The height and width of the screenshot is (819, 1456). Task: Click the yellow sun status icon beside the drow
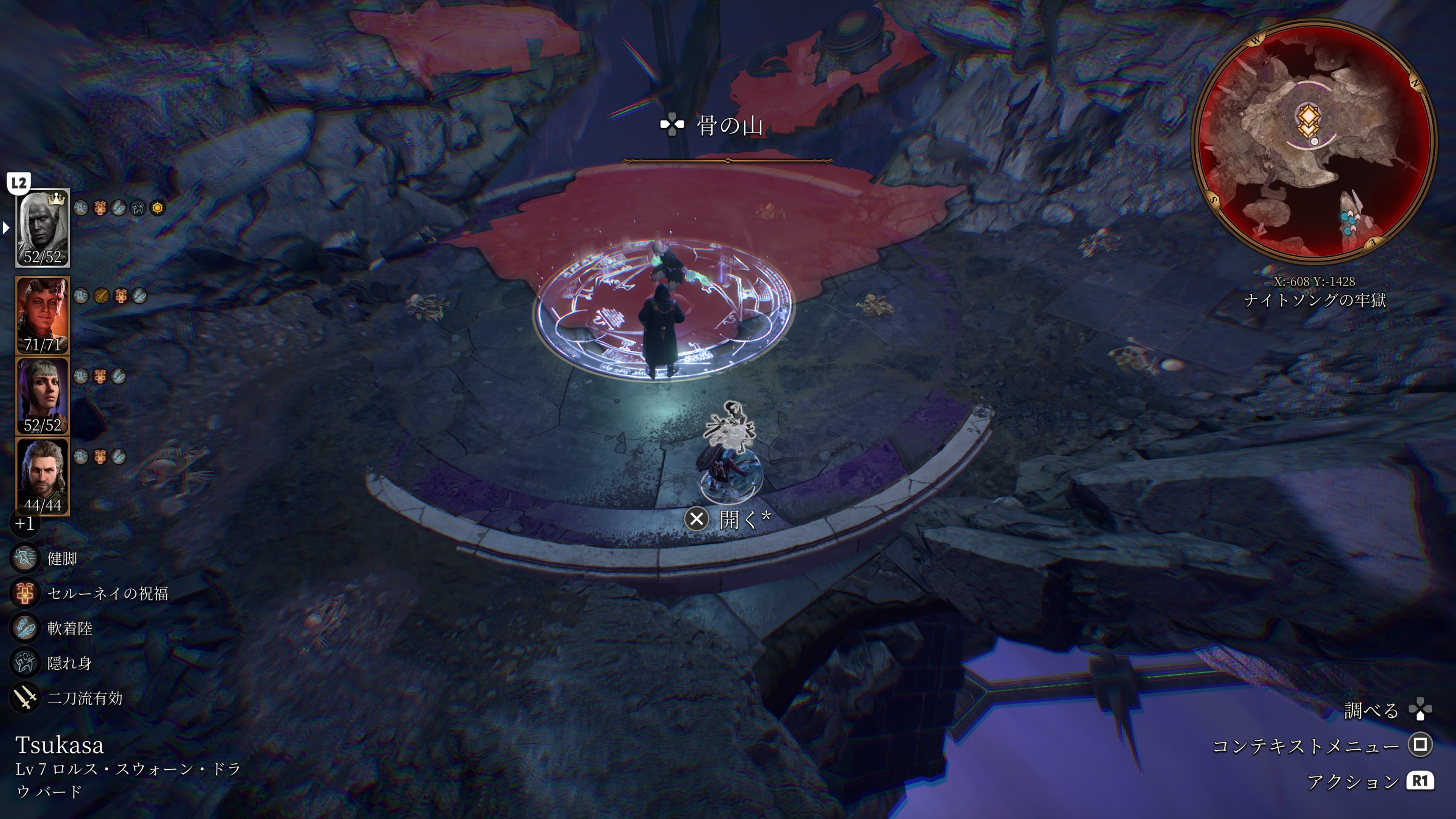point(157,208)
